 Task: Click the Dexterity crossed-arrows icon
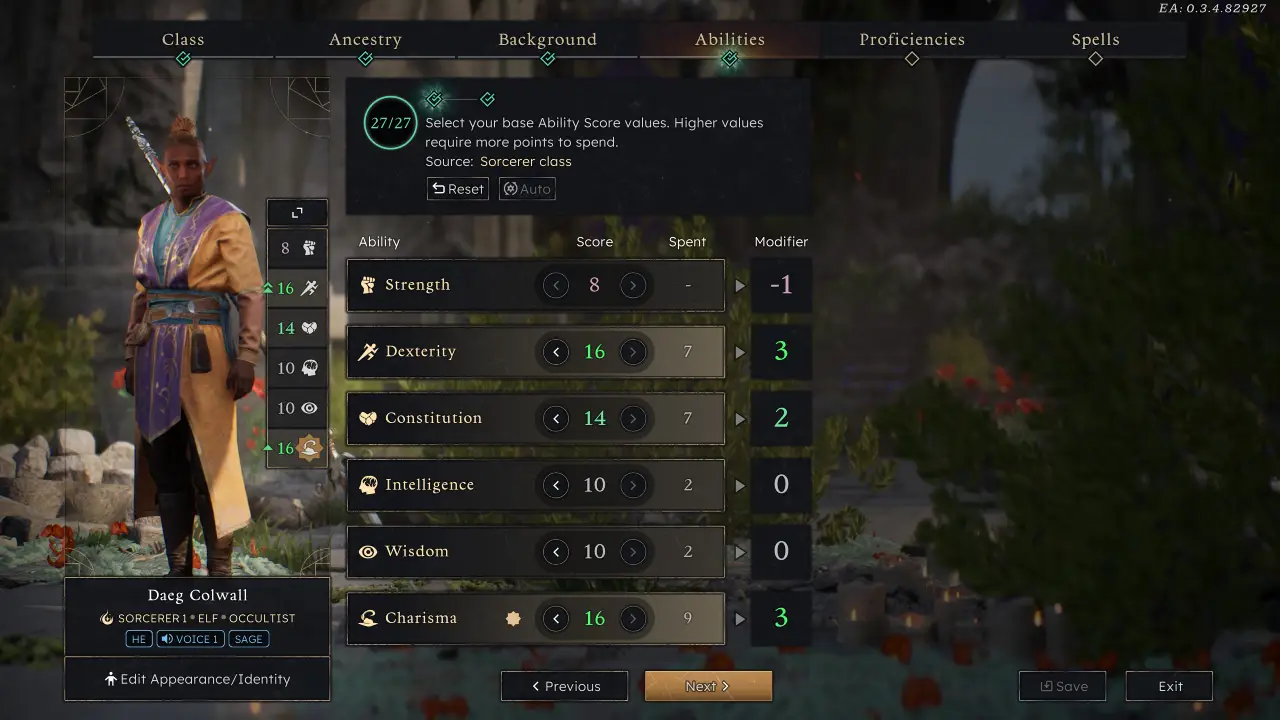(x=368, y=351)
